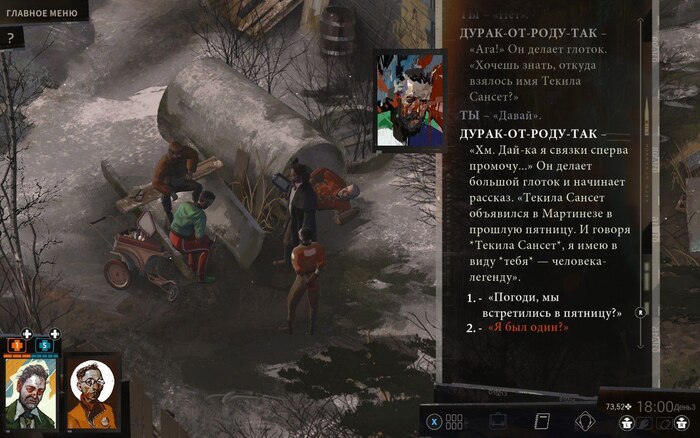The width and height of the screenshot is (700, 438).
Task: Open the inventory briefcase icon
Action: [496, 421]
